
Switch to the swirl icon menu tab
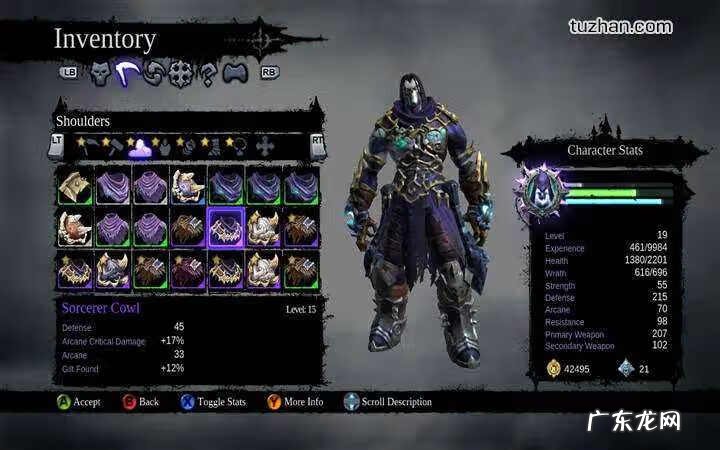click(154, 73)
